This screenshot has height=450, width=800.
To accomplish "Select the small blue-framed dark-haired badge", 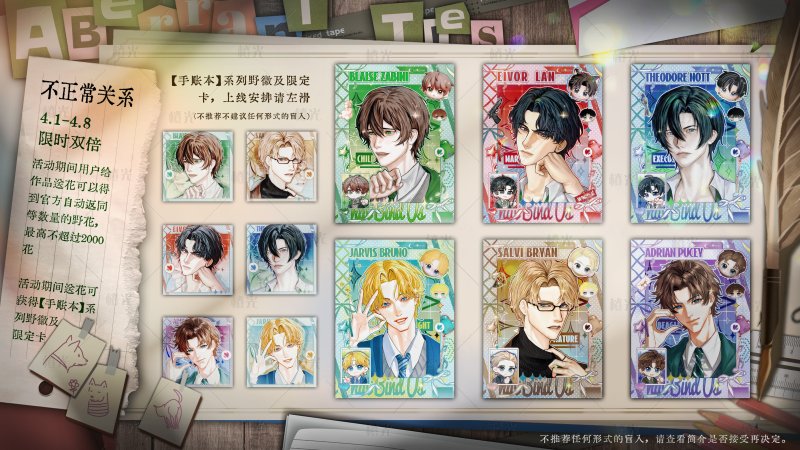I will coord(273,255).
